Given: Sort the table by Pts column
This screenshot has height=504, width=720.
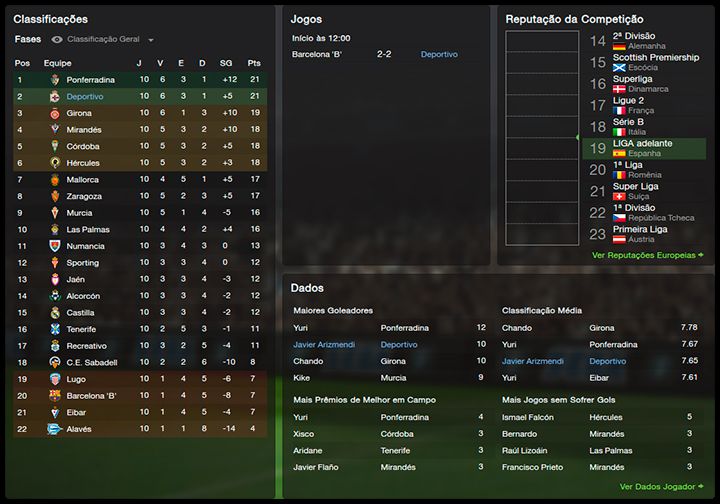Looking at the screenshot, I should pos(254,62).
